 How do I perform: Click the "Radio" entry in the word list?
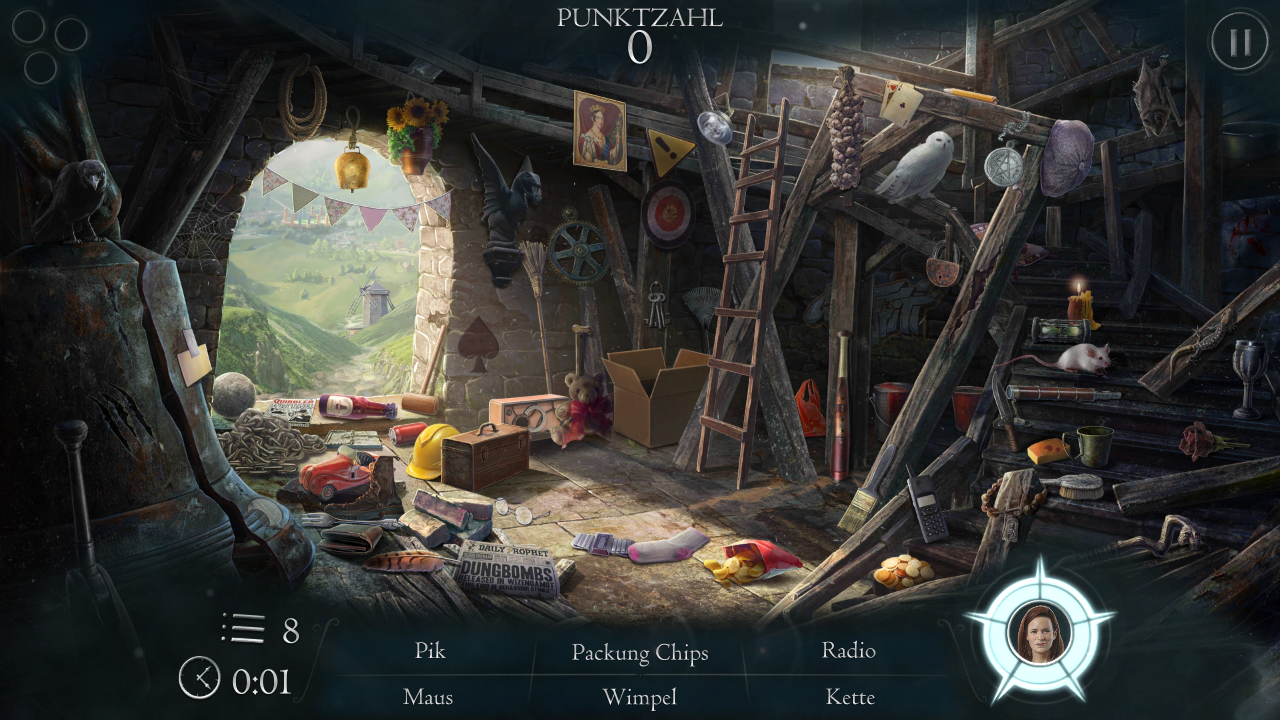coord(849,651)
